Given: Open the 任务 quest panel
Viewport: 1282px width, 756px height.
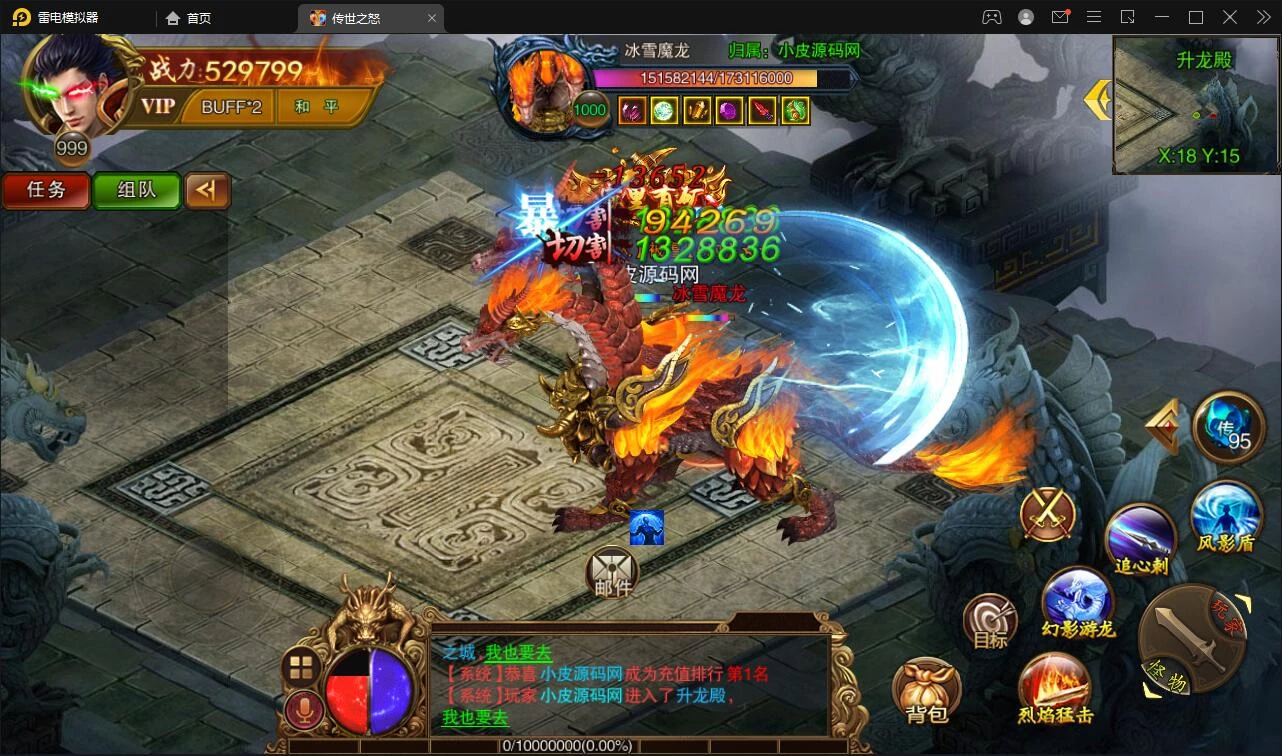Looking at the screenshot, I should pos(46,190).
